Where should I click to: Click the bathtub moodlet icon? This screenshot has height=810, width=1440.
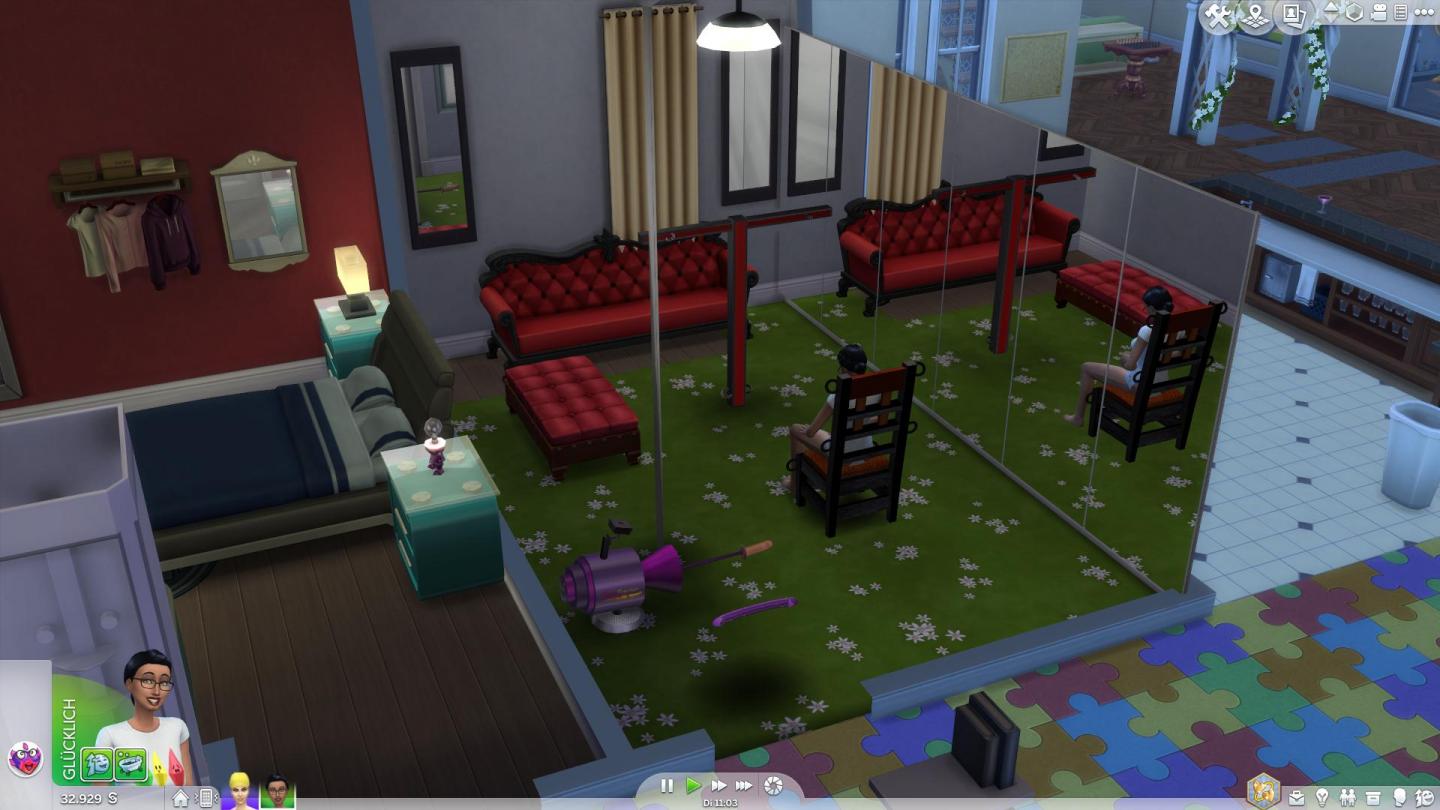pyautogui.click(x=130, y=765)
